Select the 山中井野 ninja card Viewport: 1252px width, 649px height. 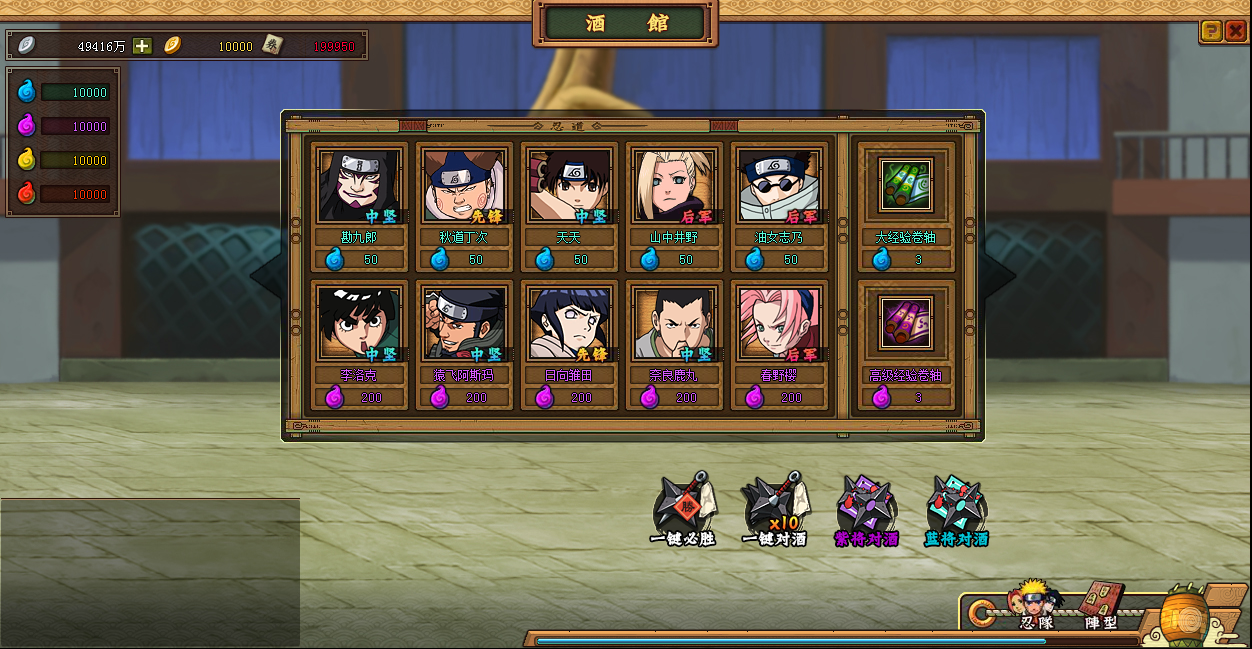click(674, 186)
